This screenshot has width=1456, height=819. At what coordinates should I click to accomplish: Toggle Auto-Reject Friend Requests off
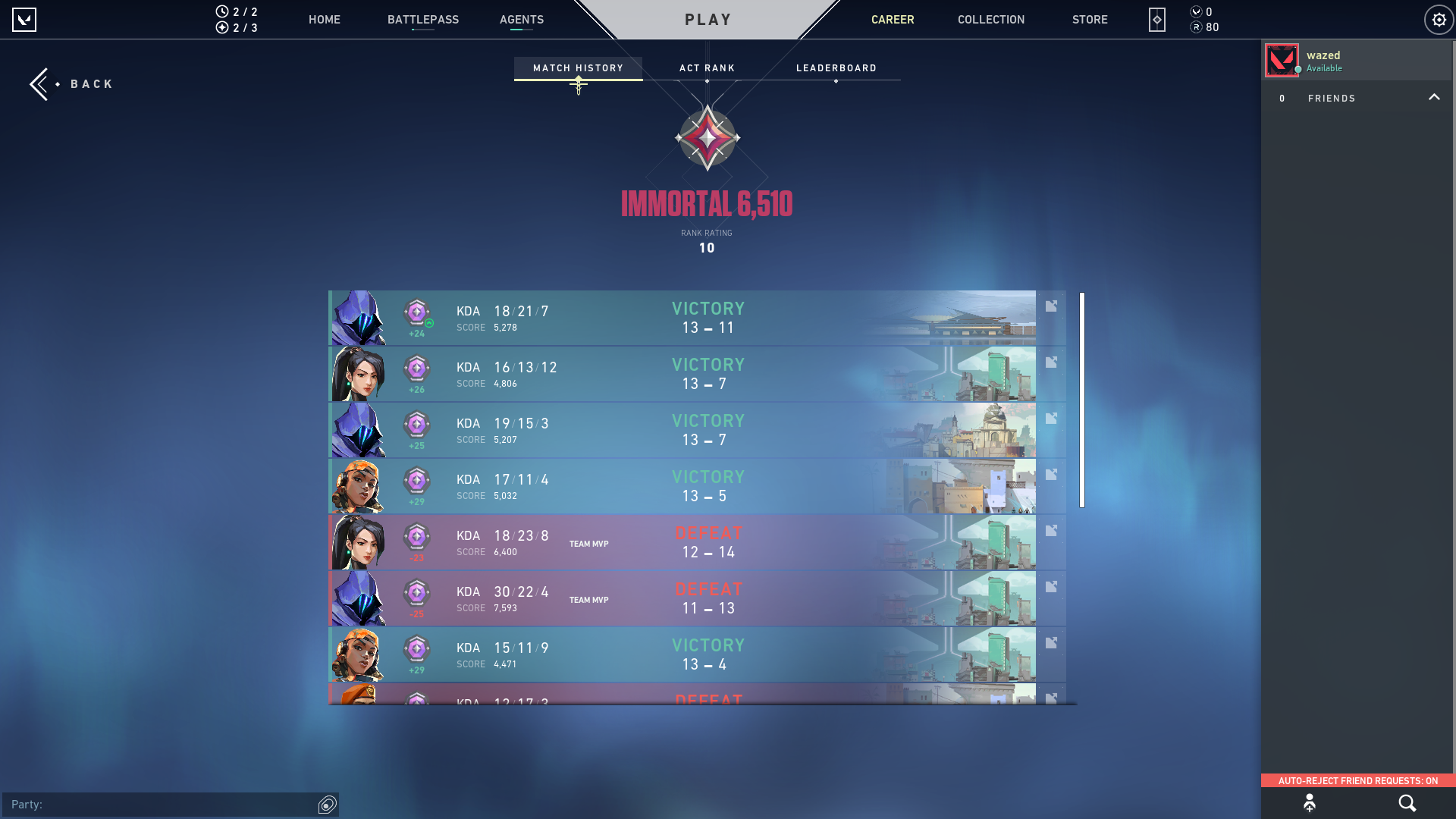1357,780
